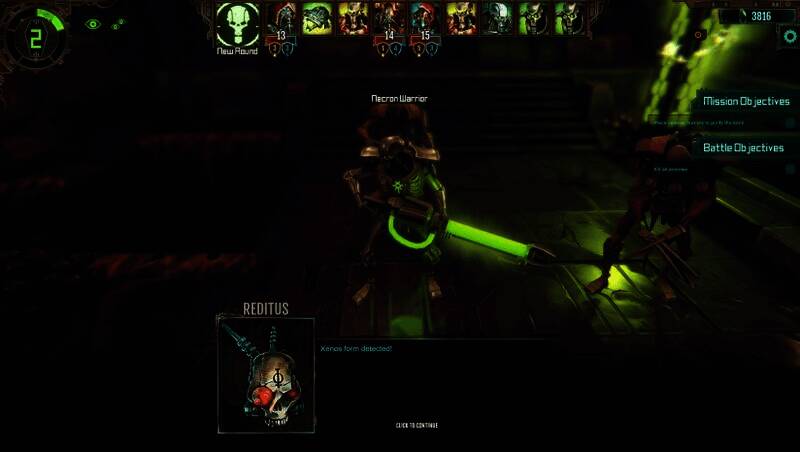Toggle the single eye view icon
Screen dimensions: 800x452
click(x=93, y=24)
